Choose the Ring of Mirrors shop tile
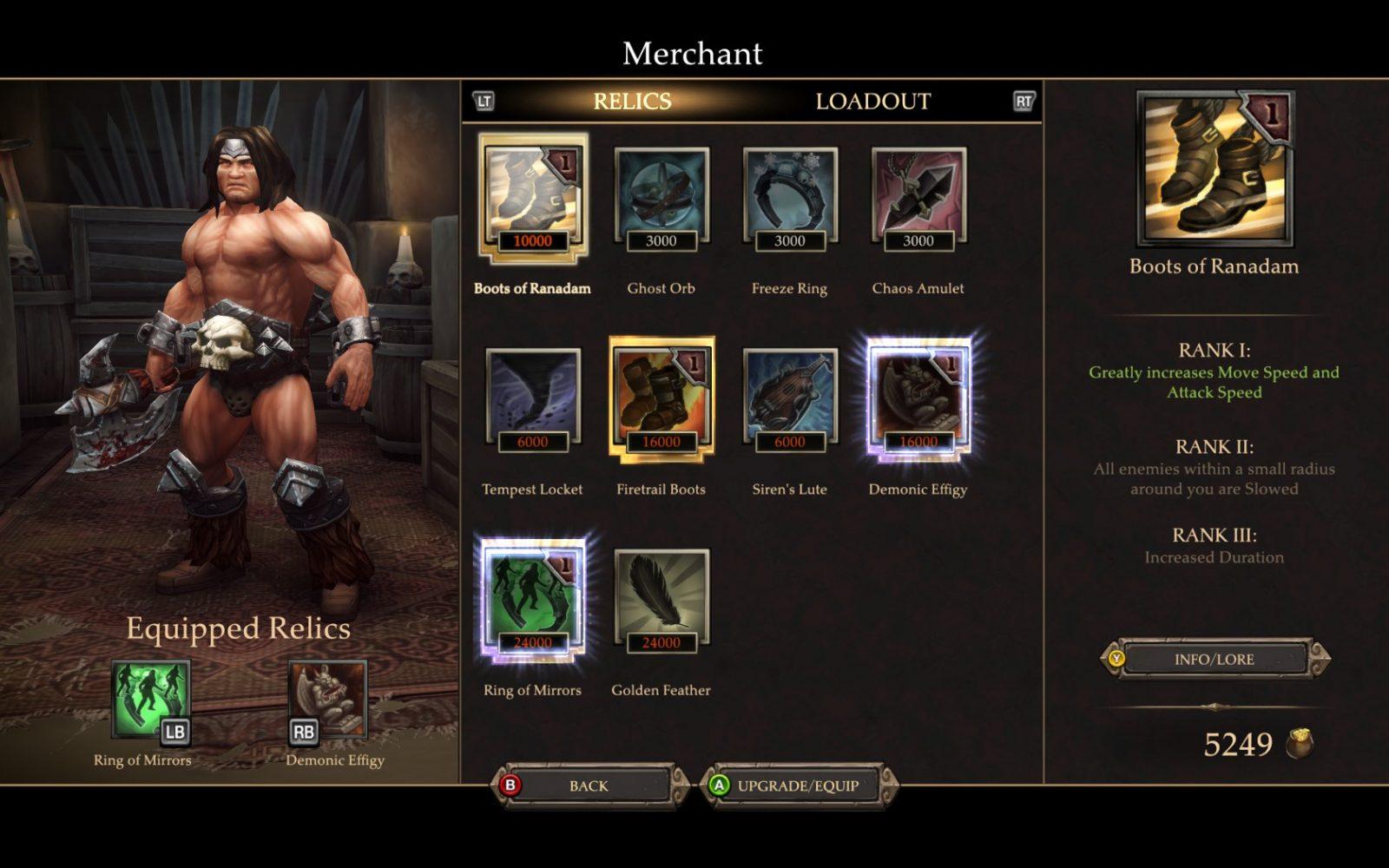Viewport: 1389px width, 868px height. 532,600
